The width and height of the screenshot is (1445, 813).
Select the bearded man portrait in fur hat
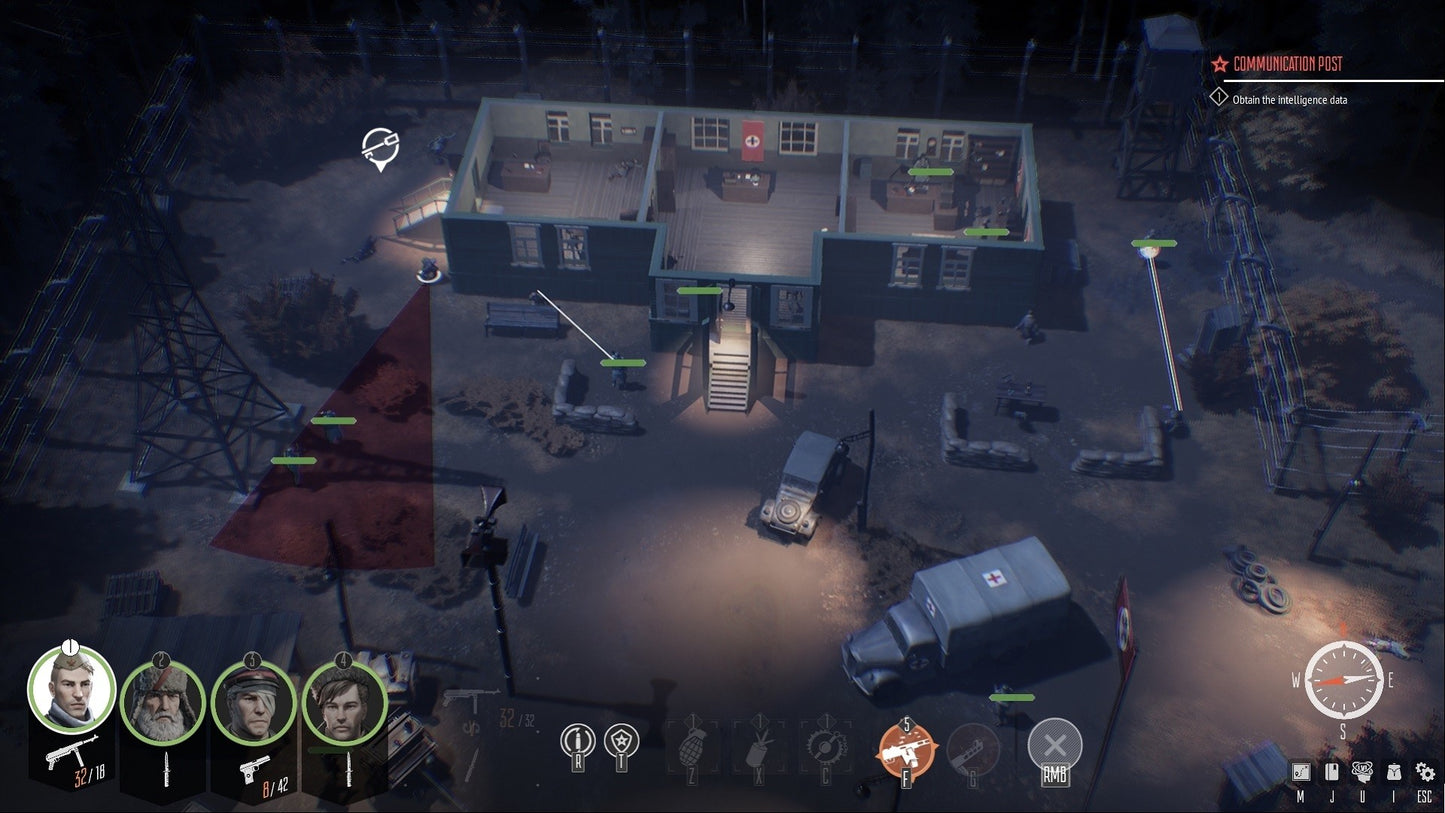[163, 703]
